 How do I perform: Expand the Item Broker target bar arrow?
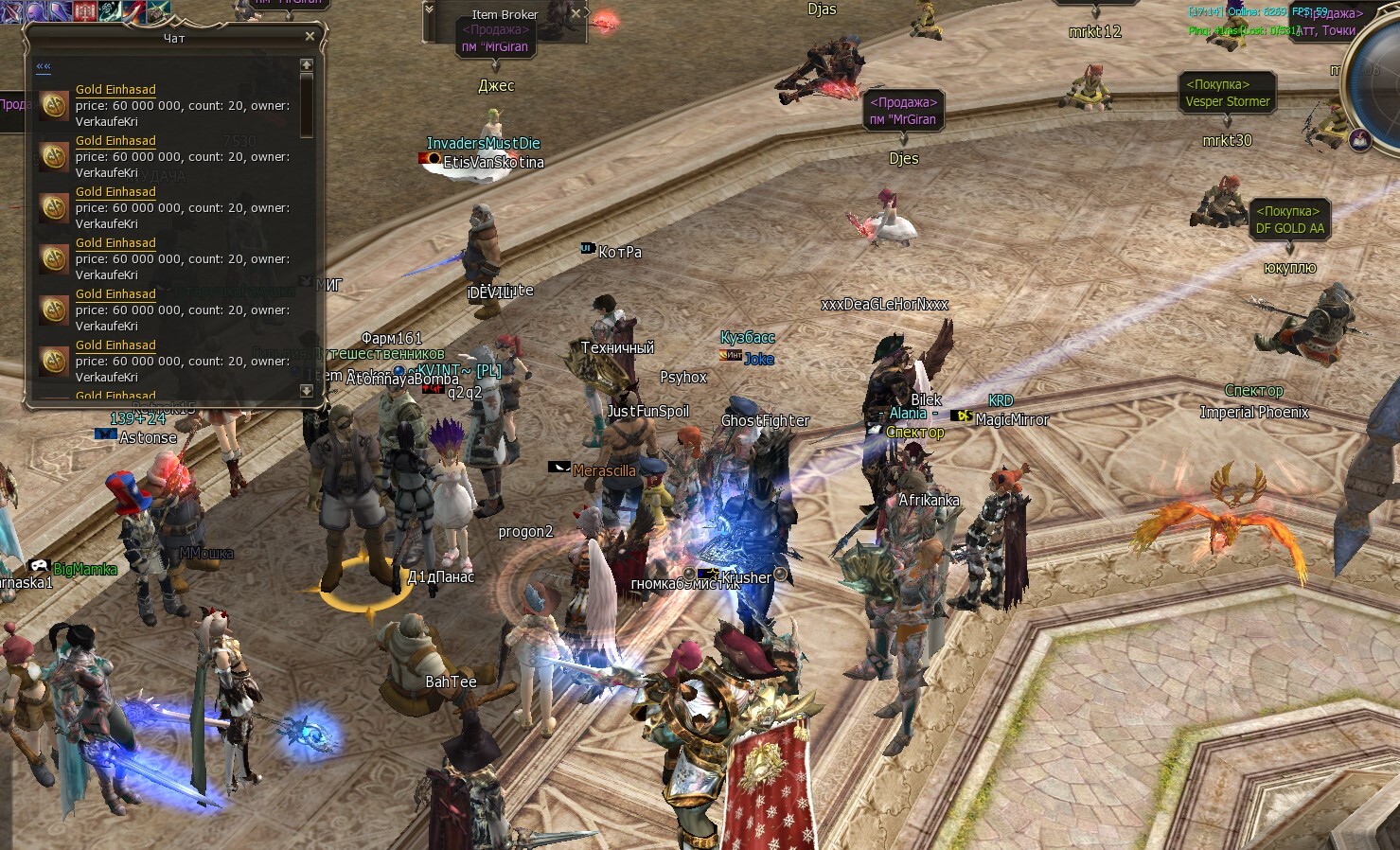coord(429,9)
